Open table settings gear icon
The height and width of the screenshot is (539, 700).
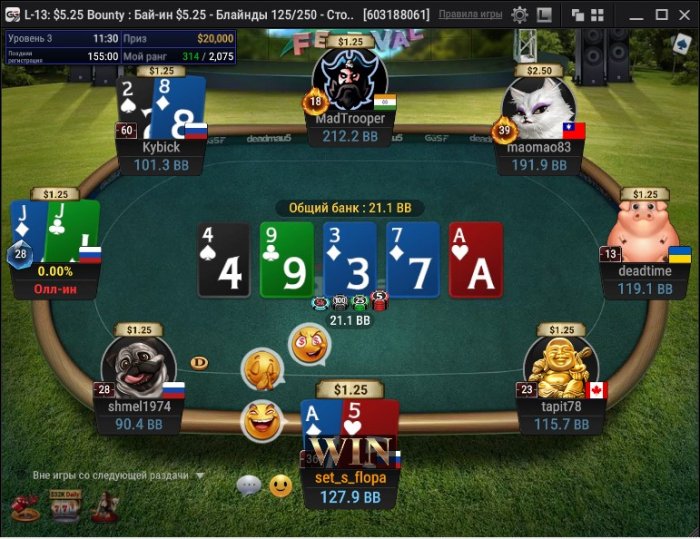coord(520,15)
